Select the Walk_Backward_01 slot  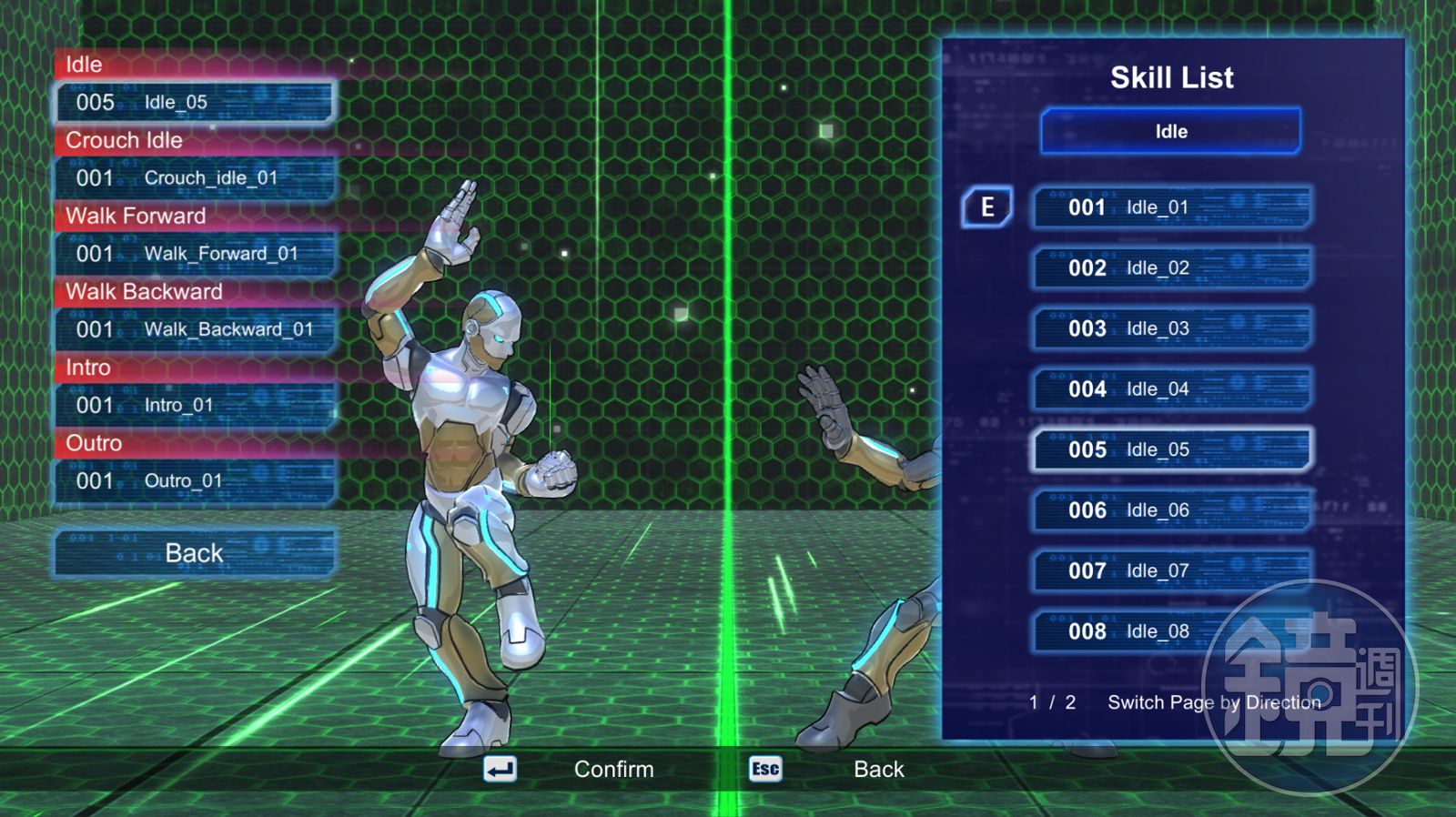[x=195, y=329]
